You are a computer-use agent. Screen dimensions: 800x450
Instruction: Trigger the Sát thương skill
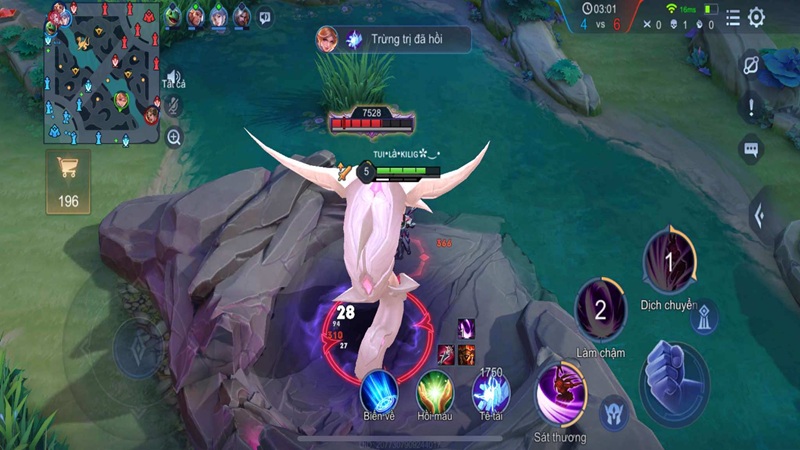[x=561, y=394]
